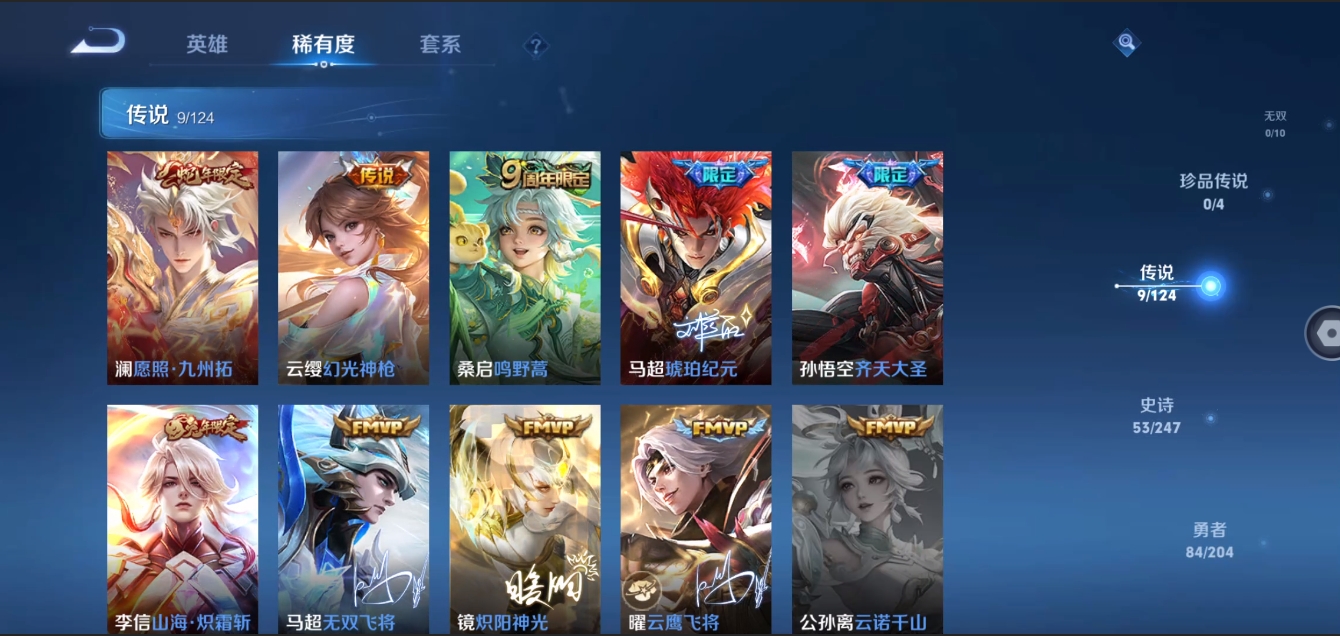The height and width of the screenshot is (636, 1340).
Task: Select the 澜 愿照·九州拓 skin card
Action: (x=182, y=267)
